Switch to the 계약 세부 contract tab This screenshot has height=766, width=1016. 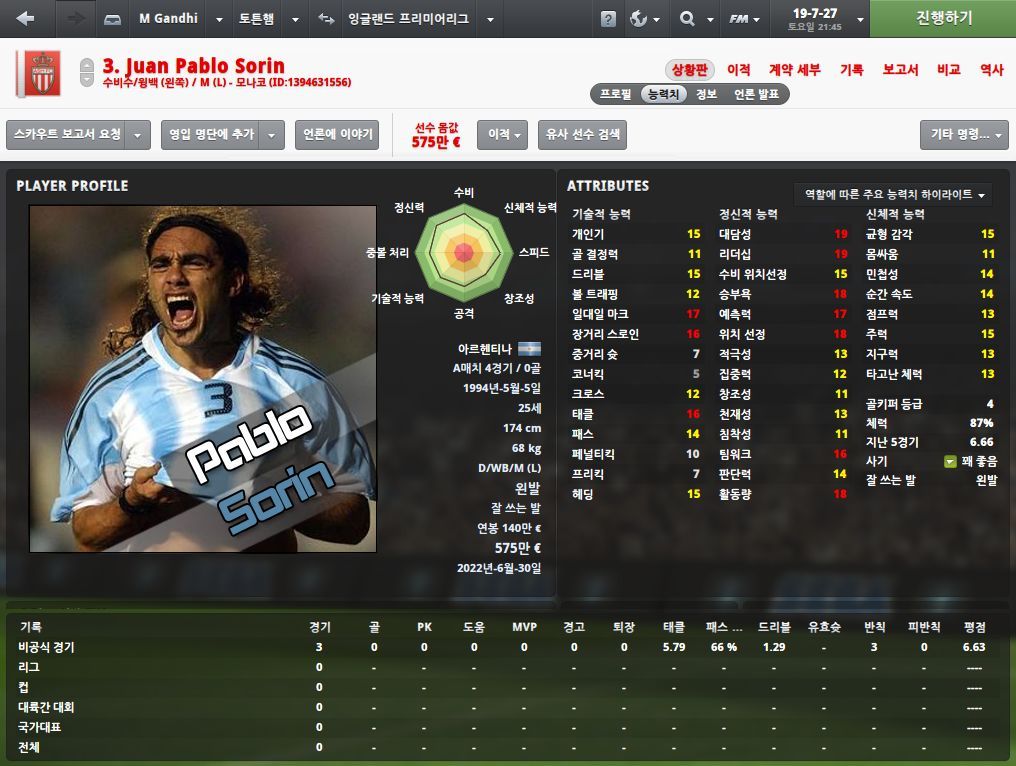tap(794, 70)
